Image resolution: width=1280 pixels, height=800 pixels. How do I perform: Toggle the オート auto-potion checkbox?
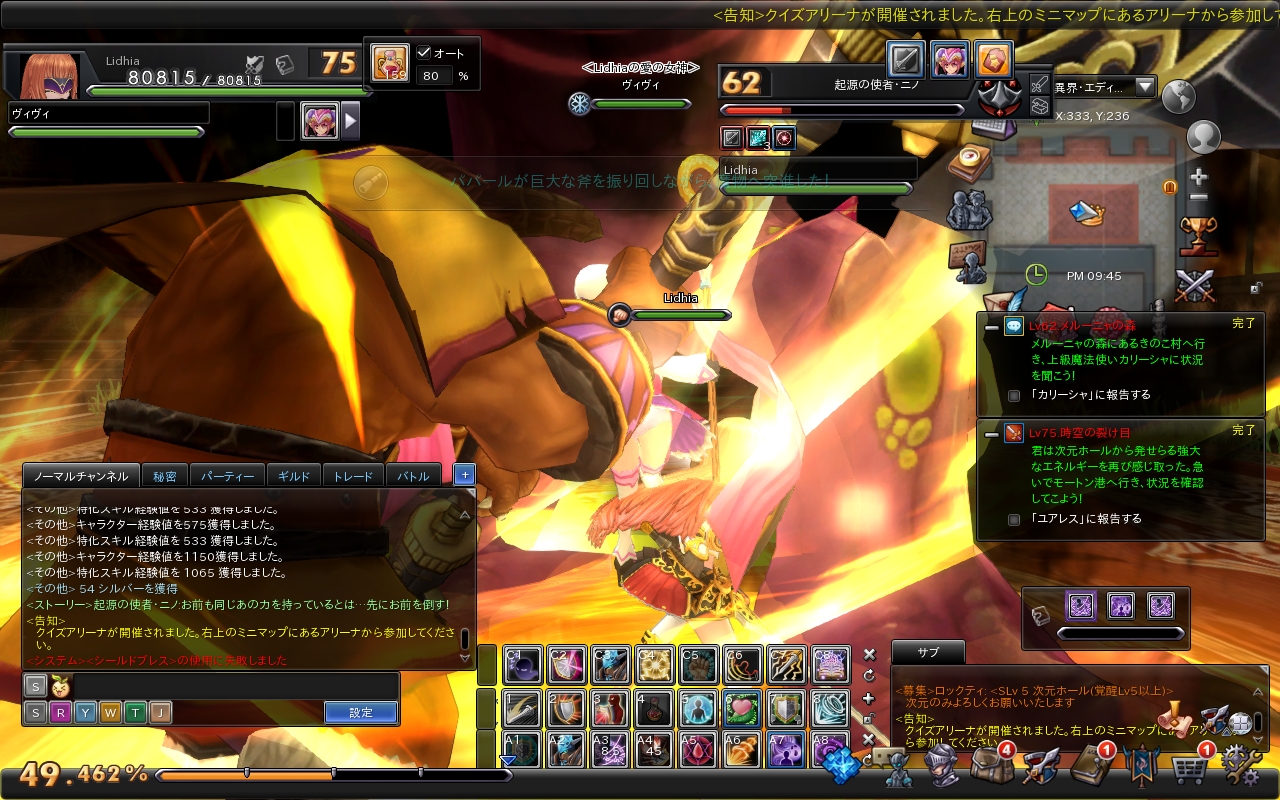coord(423,54)
